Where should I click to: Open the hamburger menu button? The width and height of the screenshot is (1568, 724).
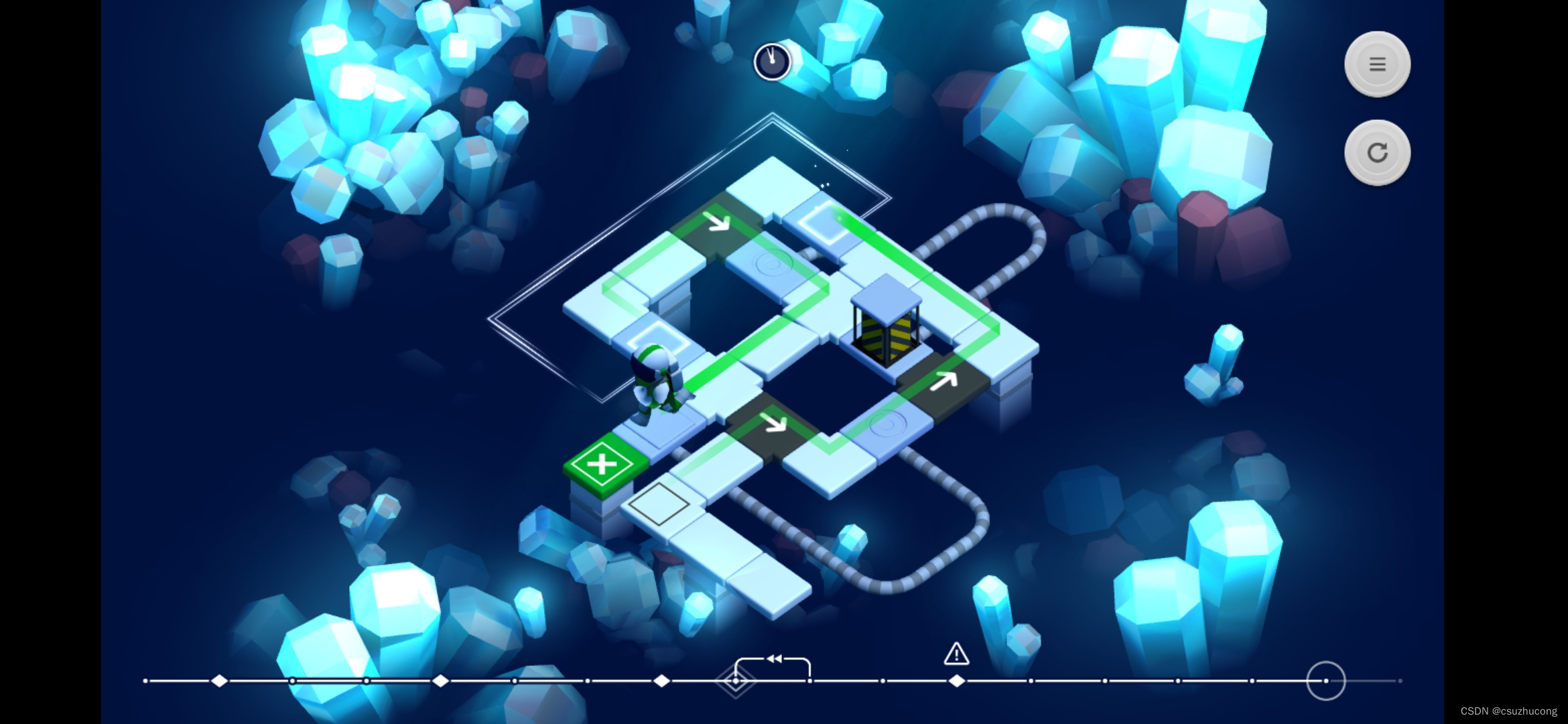pos(1377,64)
